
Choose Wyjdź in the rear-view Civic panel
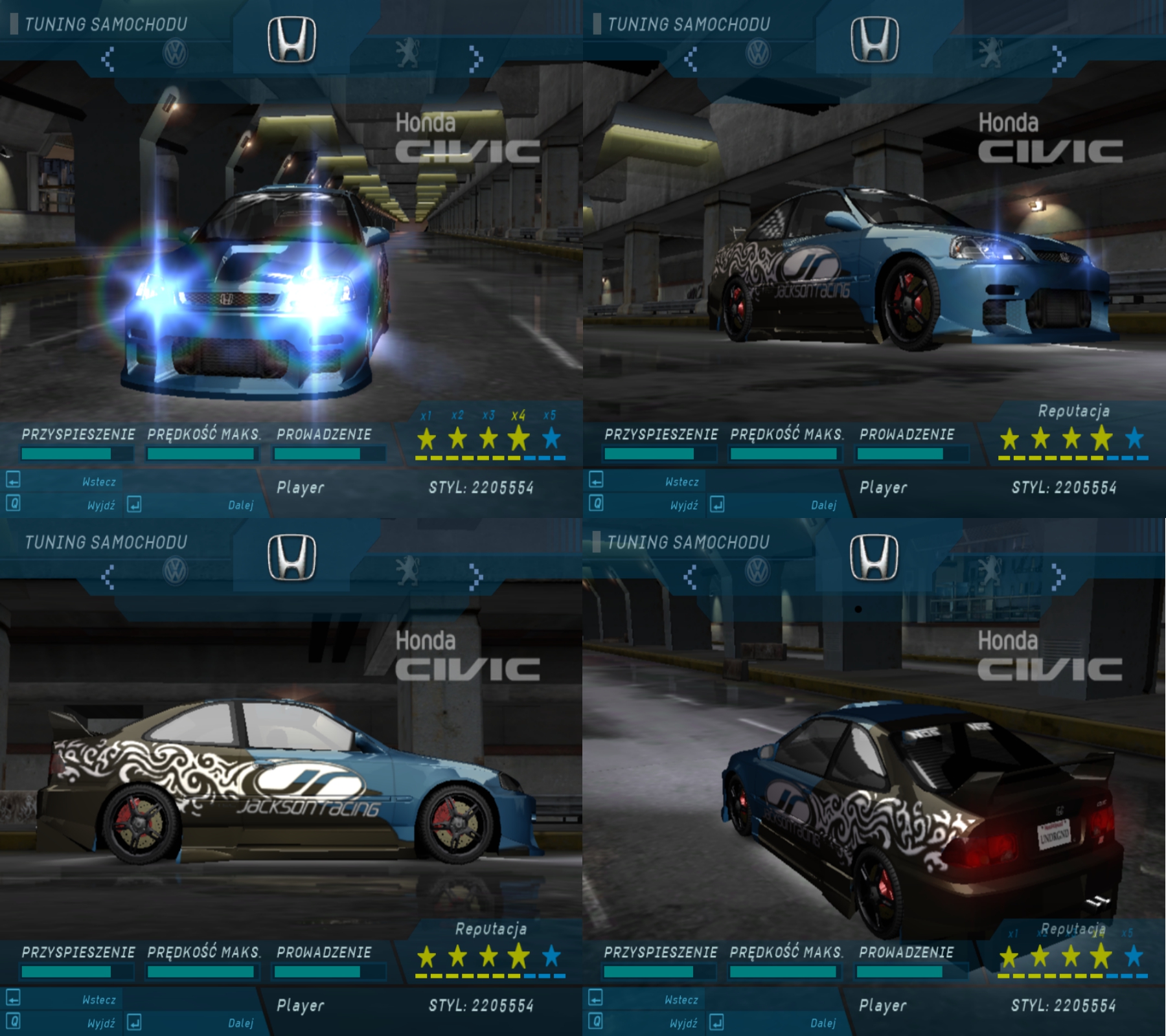click(683, 1023)
